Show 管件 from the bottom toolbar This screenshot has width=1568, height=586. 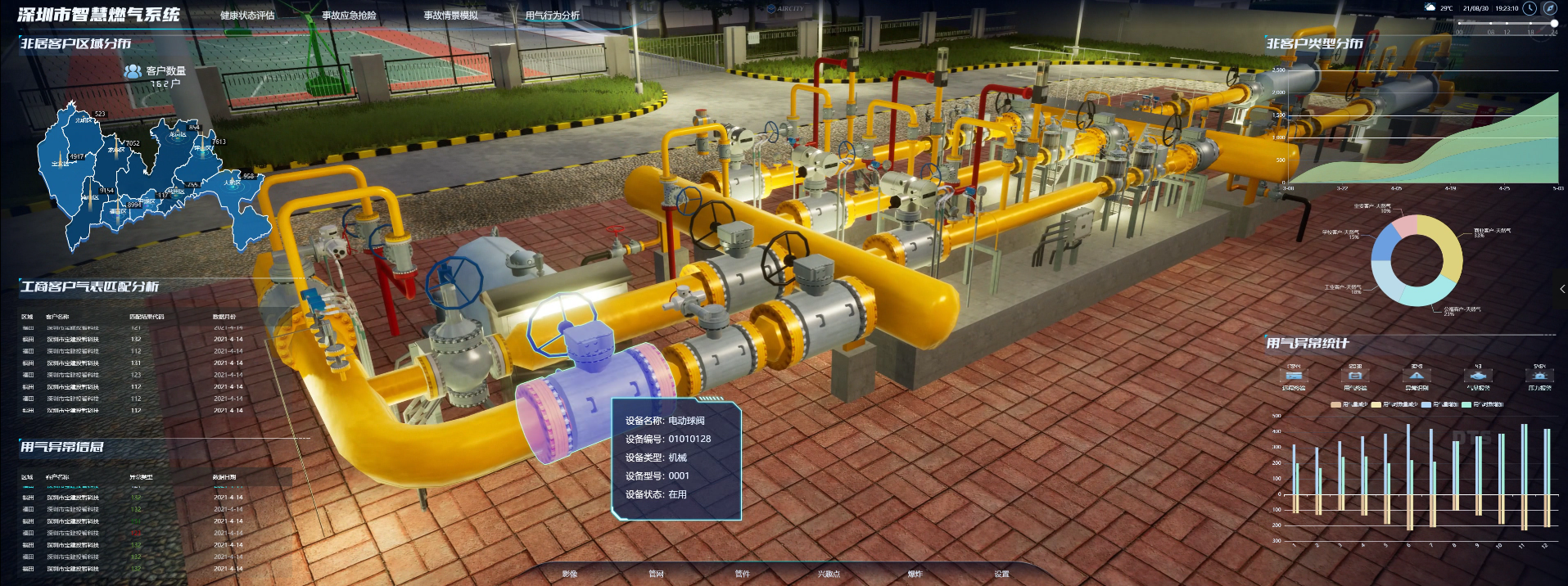(743, 574)
